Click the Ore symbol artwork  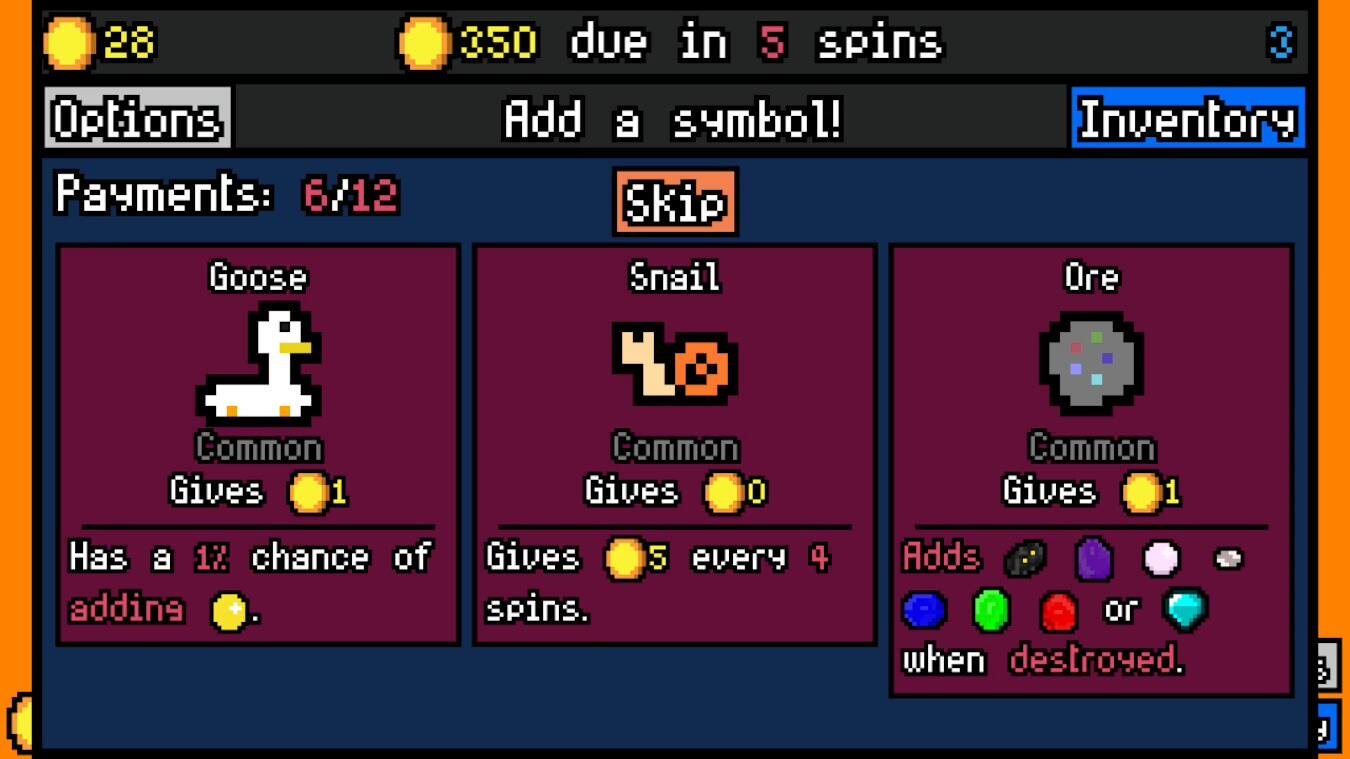point(1093,363)
